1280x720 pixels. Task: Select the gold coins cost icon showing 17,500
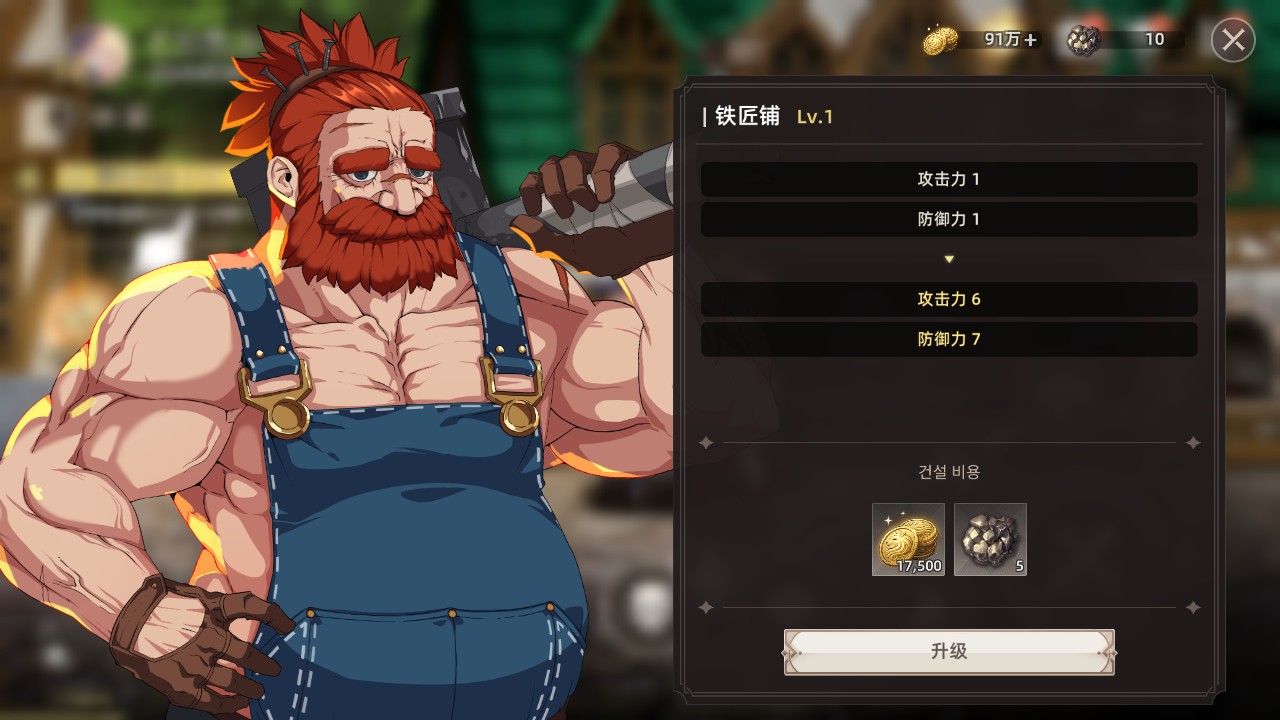[x=908, y=540]
